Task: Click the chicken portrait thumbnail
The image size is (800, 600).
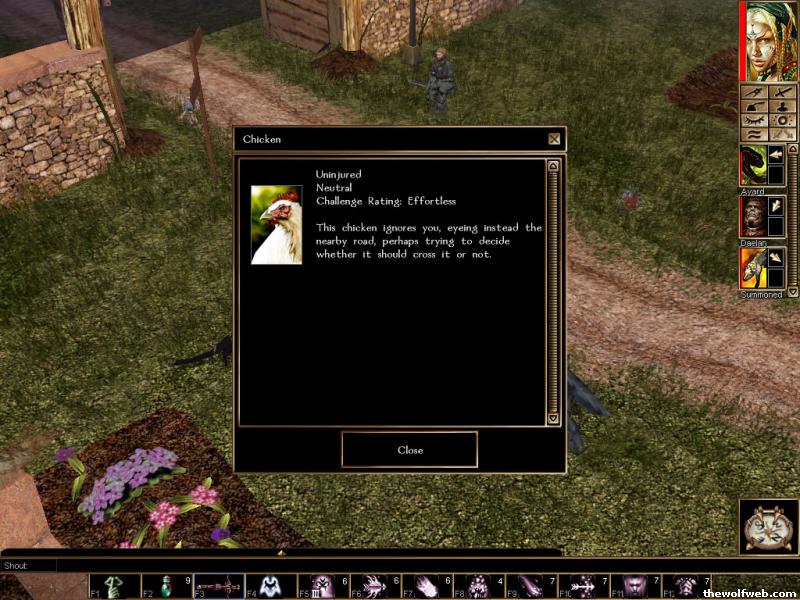Action: coord(276,224)
